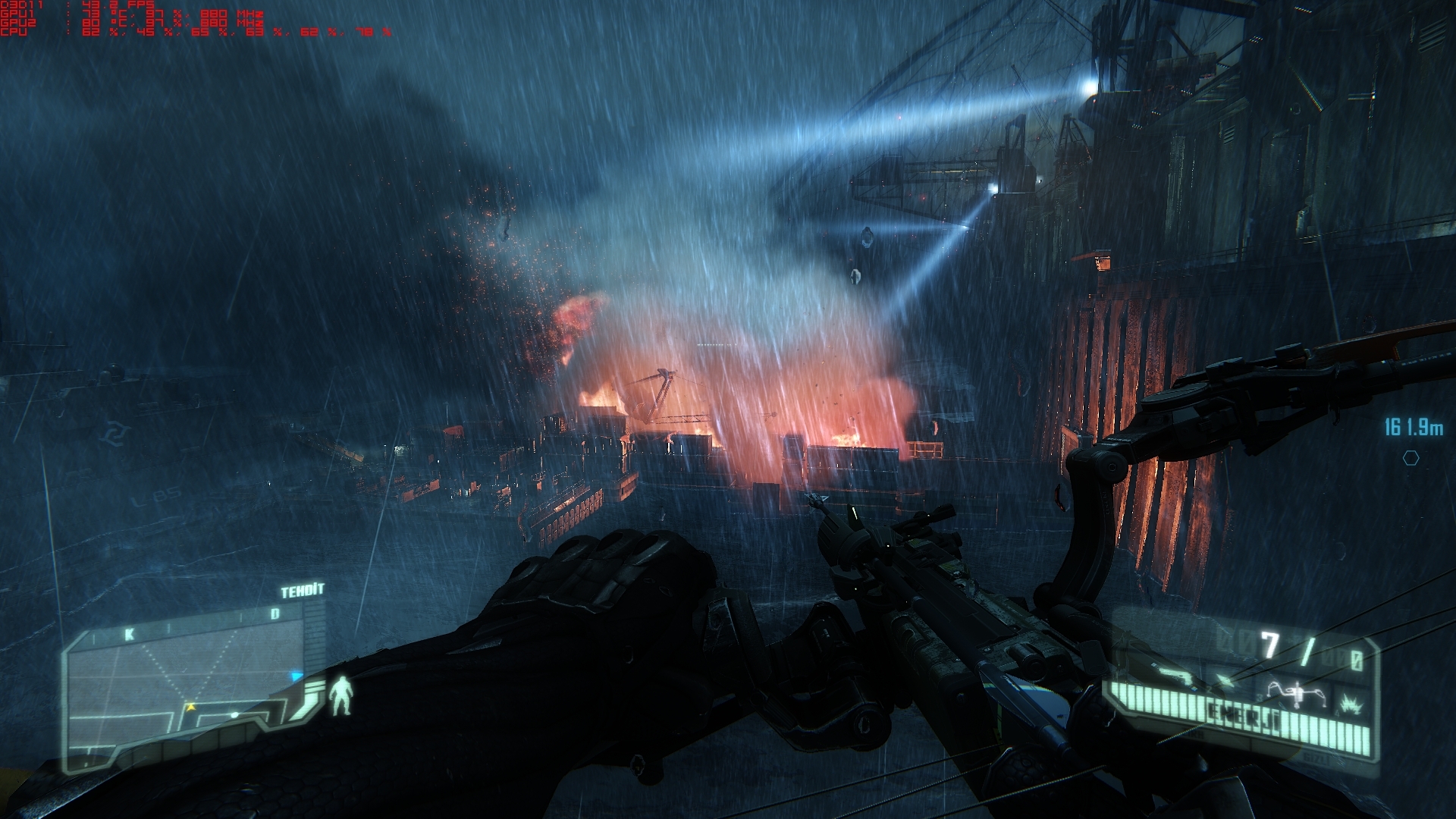
Task: Select the blue objective arrow on the minimap
Action: [x=297, y=676]
